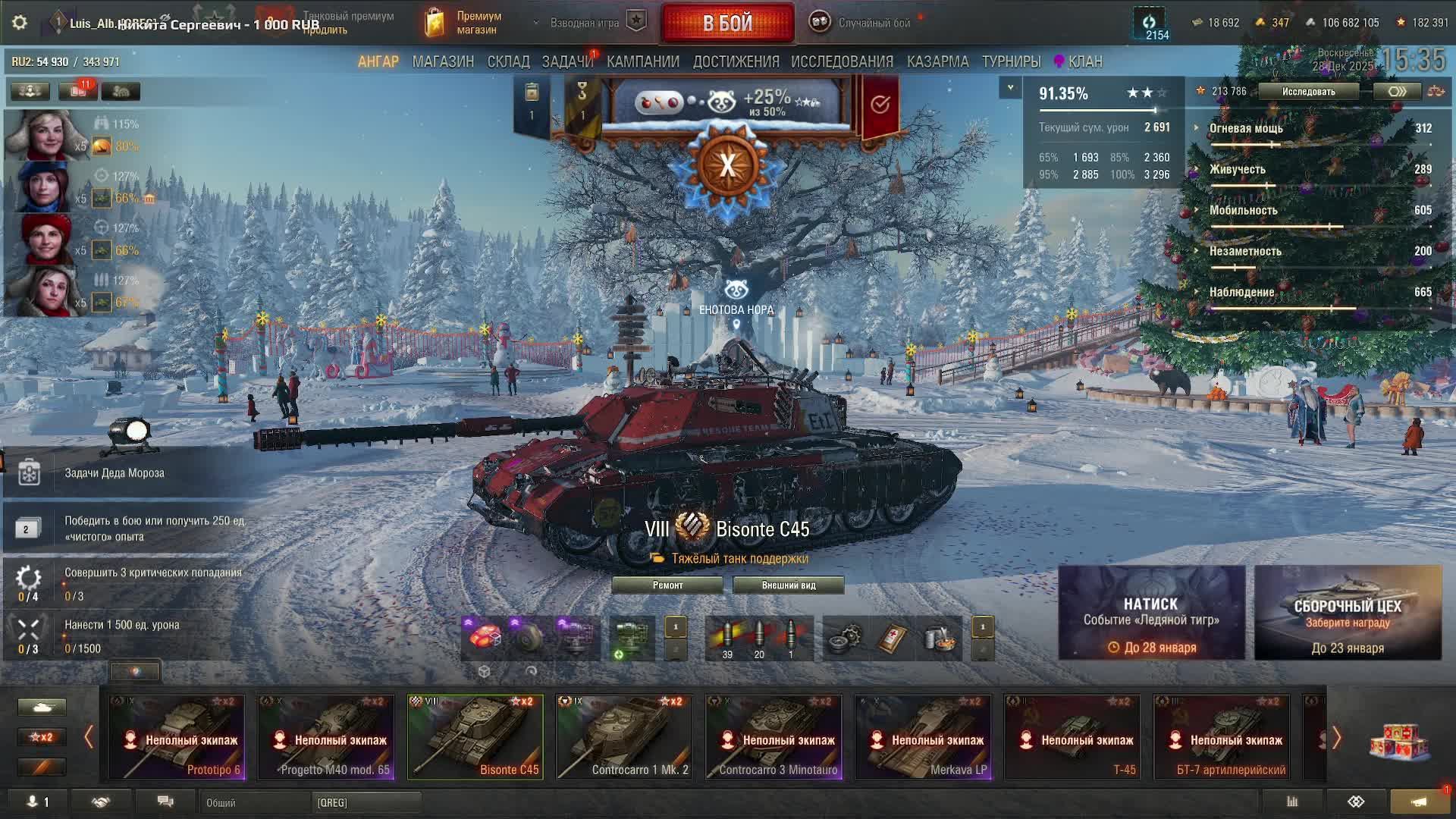Select the Merkava LP tank card
This screenshot has width=1456, height=819.
(922, 737)
